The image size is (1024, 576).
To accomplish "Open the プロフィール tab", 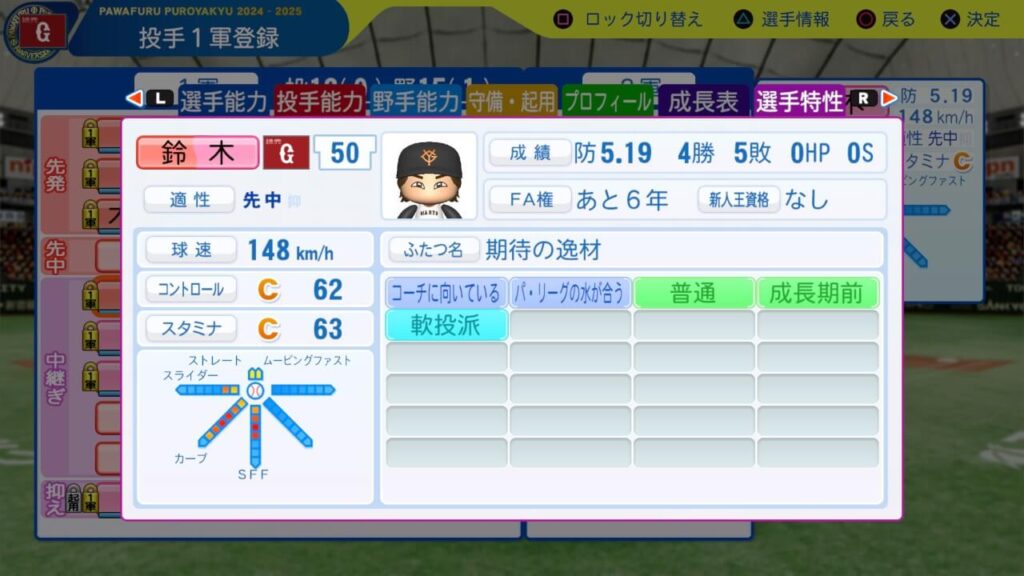I will 607,100.
